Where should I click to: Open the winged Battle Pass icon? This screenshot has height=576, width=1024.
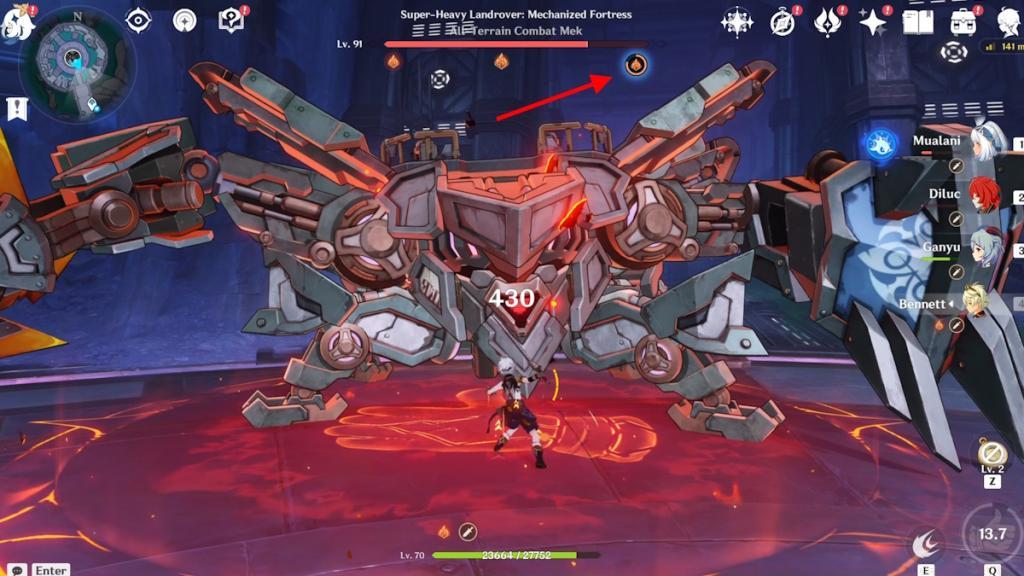click(828, 21)
